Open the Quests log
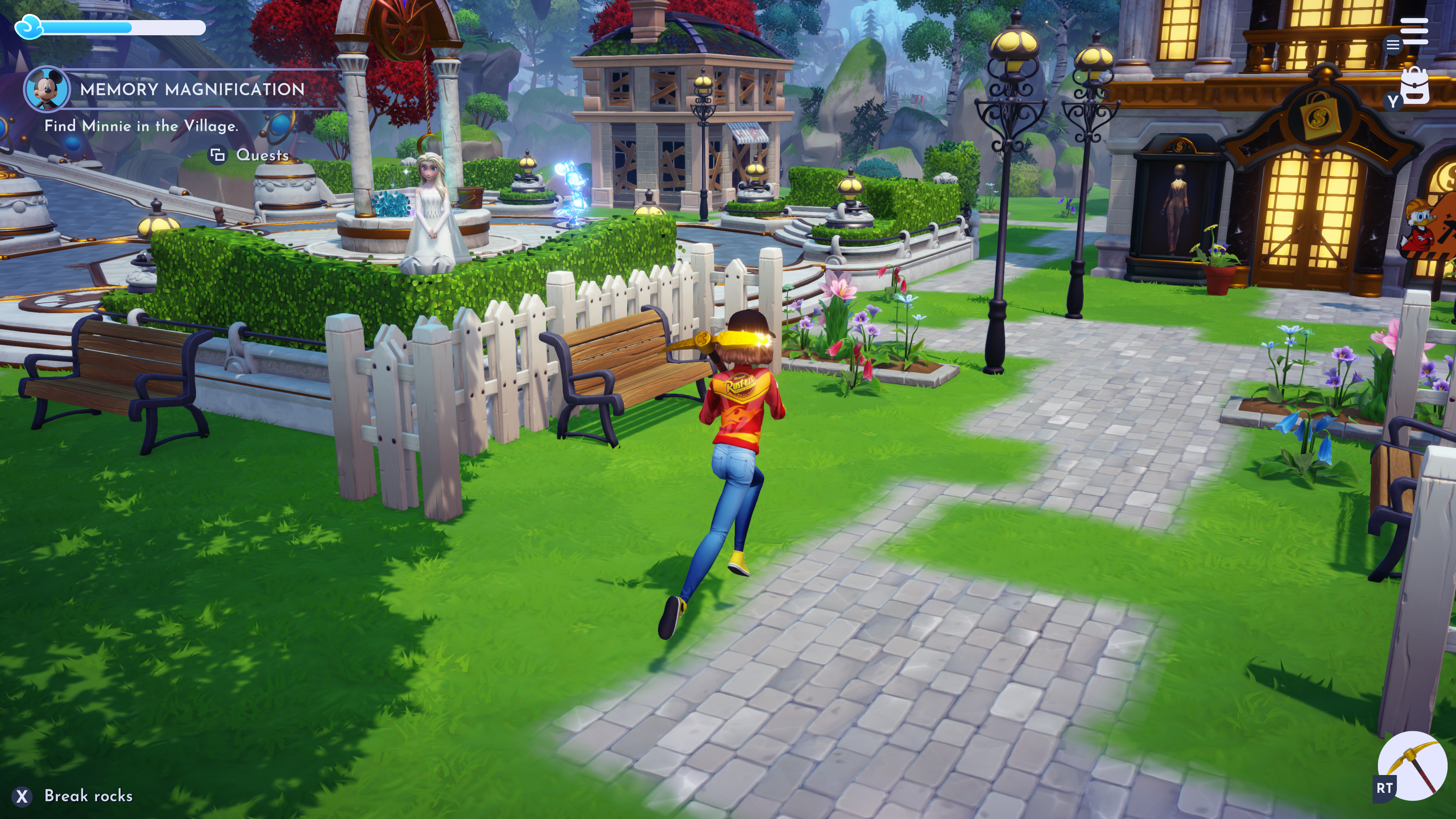The image size is (1456, 819). point(250,155)
